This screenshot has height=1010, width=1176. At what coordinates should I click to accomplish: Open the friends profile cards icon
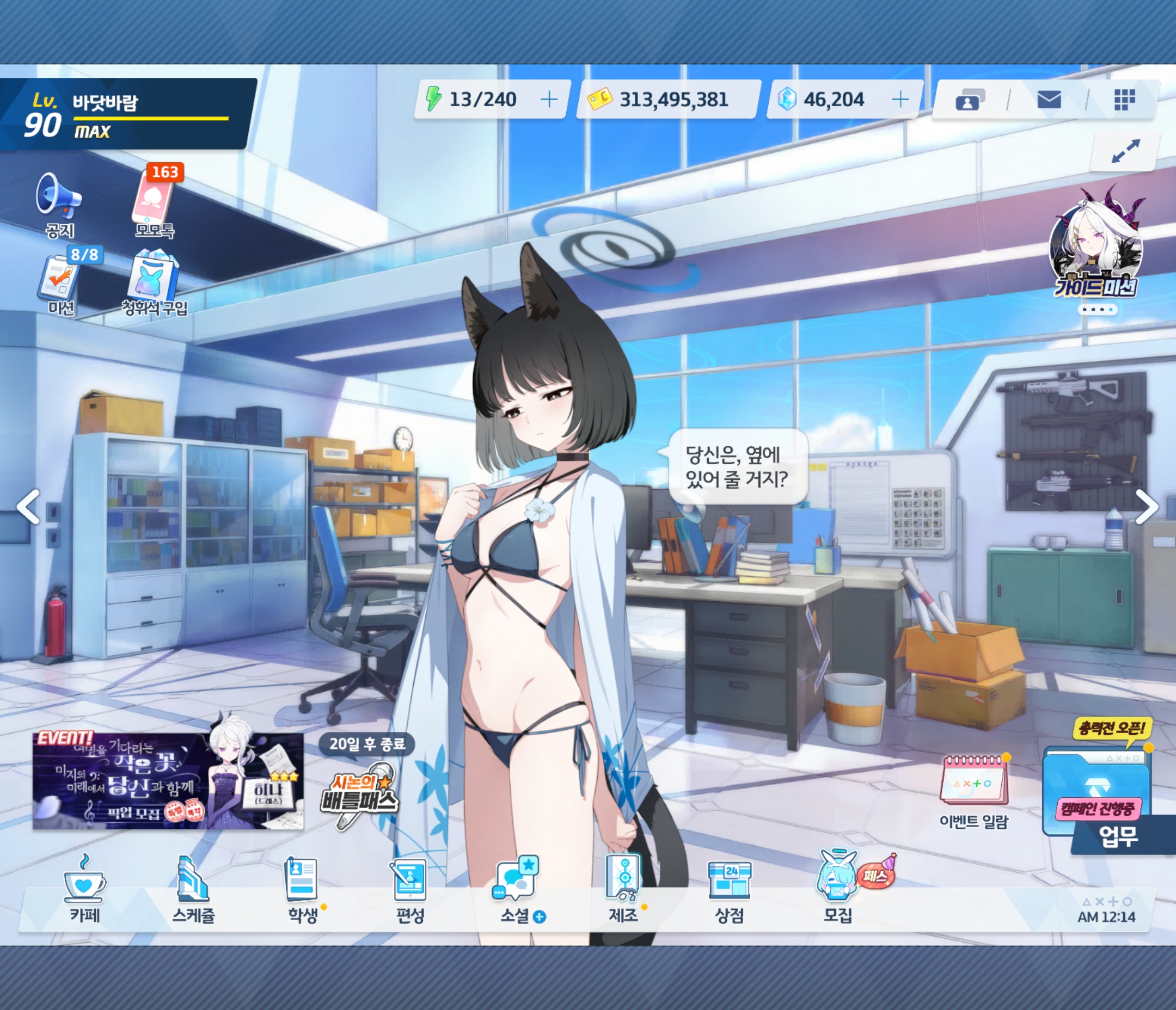click(970, 101)
